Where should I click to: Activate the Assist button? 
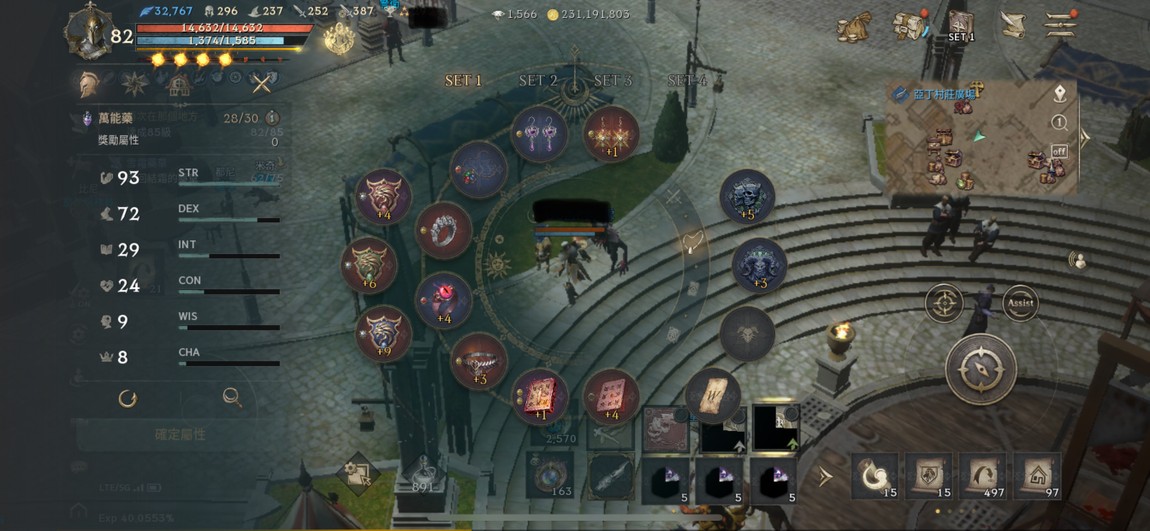(x=1020, y=303)
